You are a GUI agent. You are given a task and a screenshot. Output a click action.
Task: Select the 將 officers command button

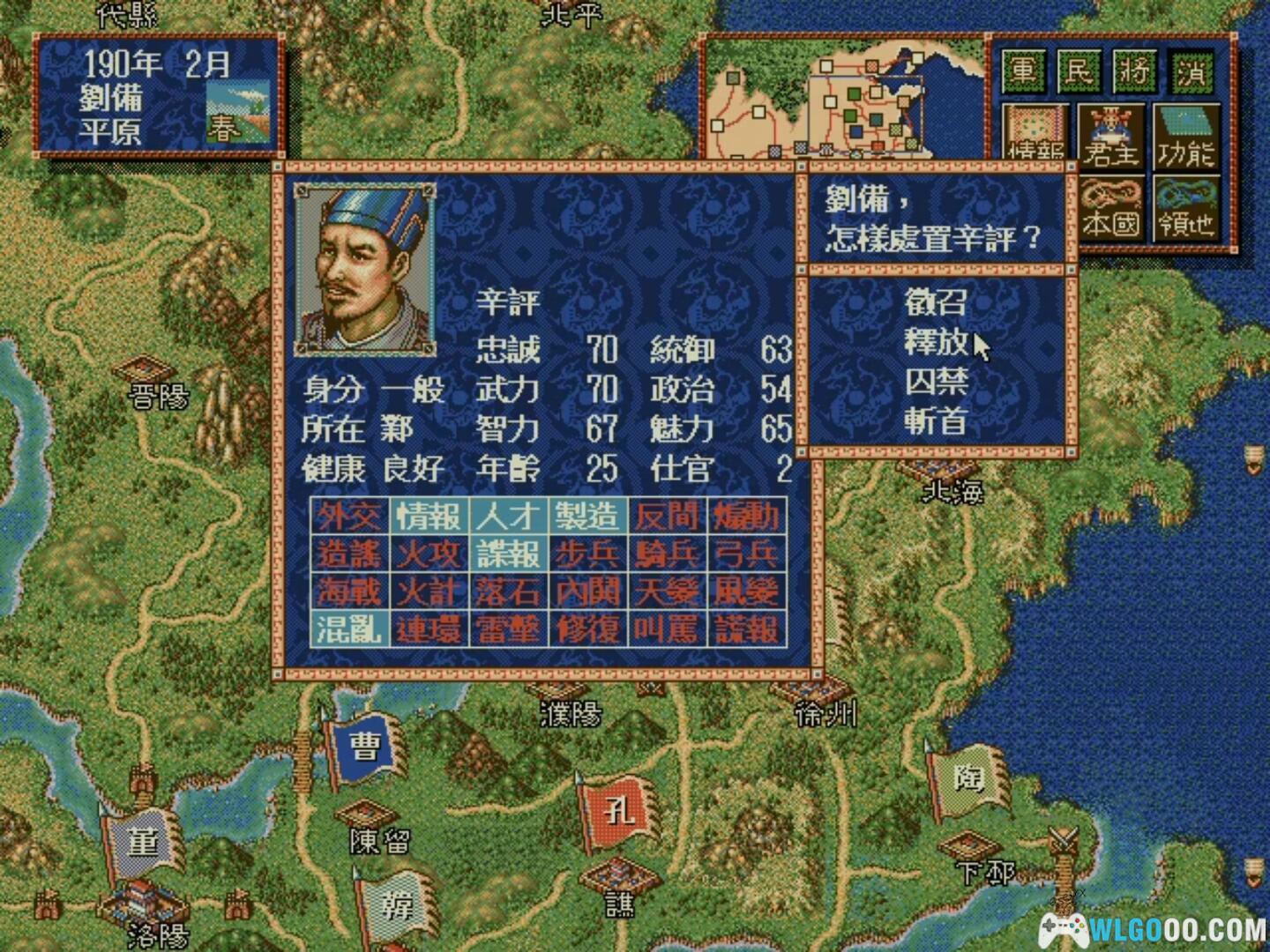pos(1134,71)
